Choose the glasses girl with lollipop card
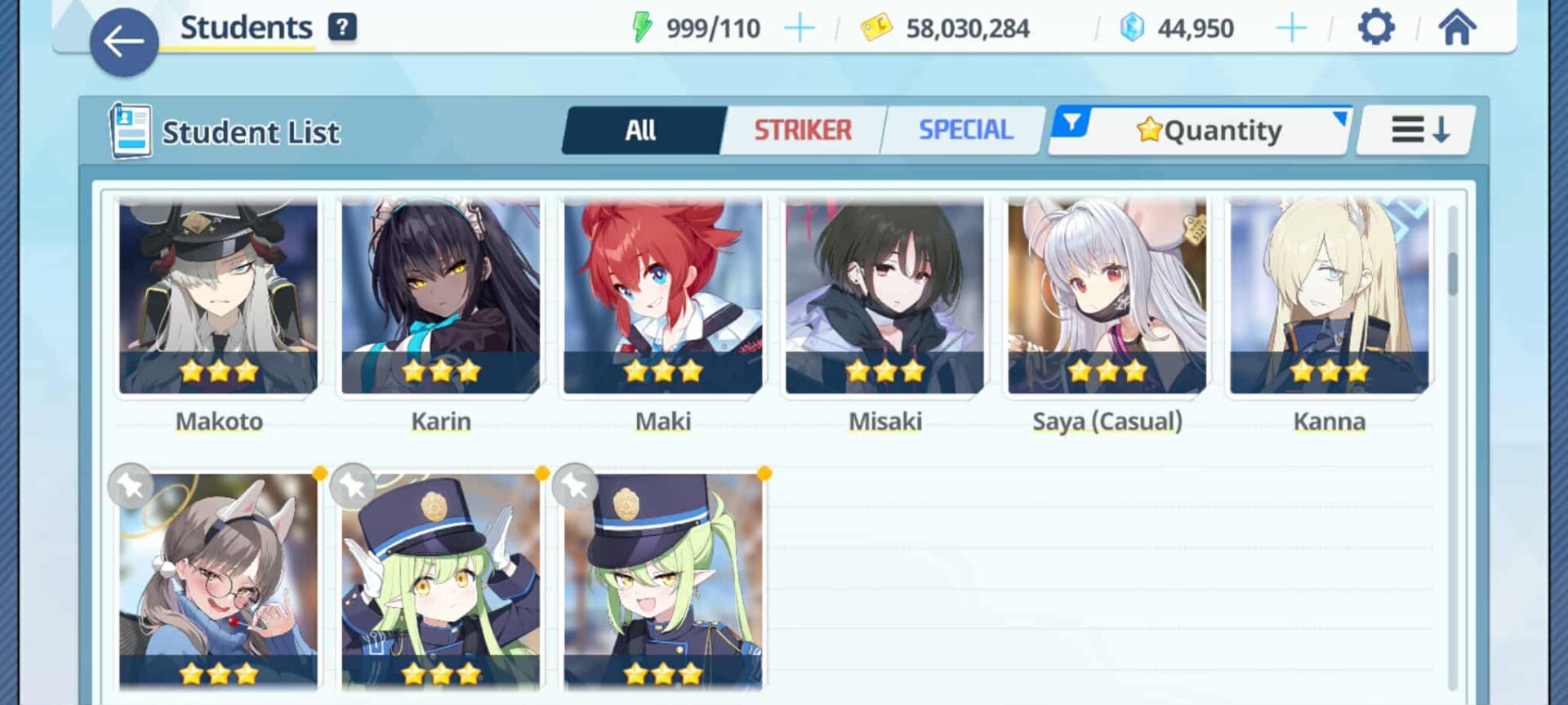1568x705 pixels. pos(219,582)
